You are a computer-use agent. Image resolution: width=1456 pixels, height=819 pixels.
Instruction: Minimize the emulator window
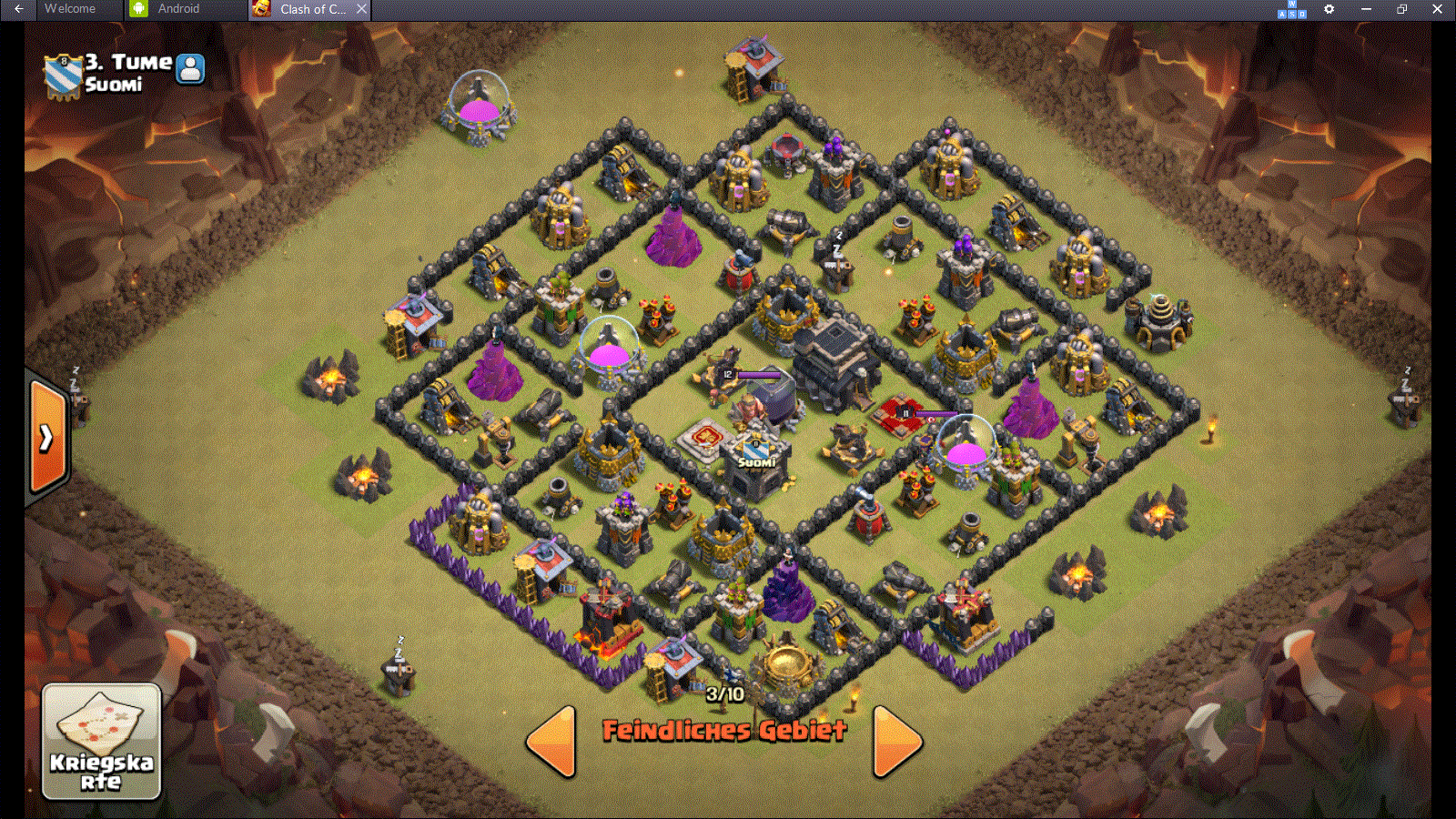click(1366, 9)
